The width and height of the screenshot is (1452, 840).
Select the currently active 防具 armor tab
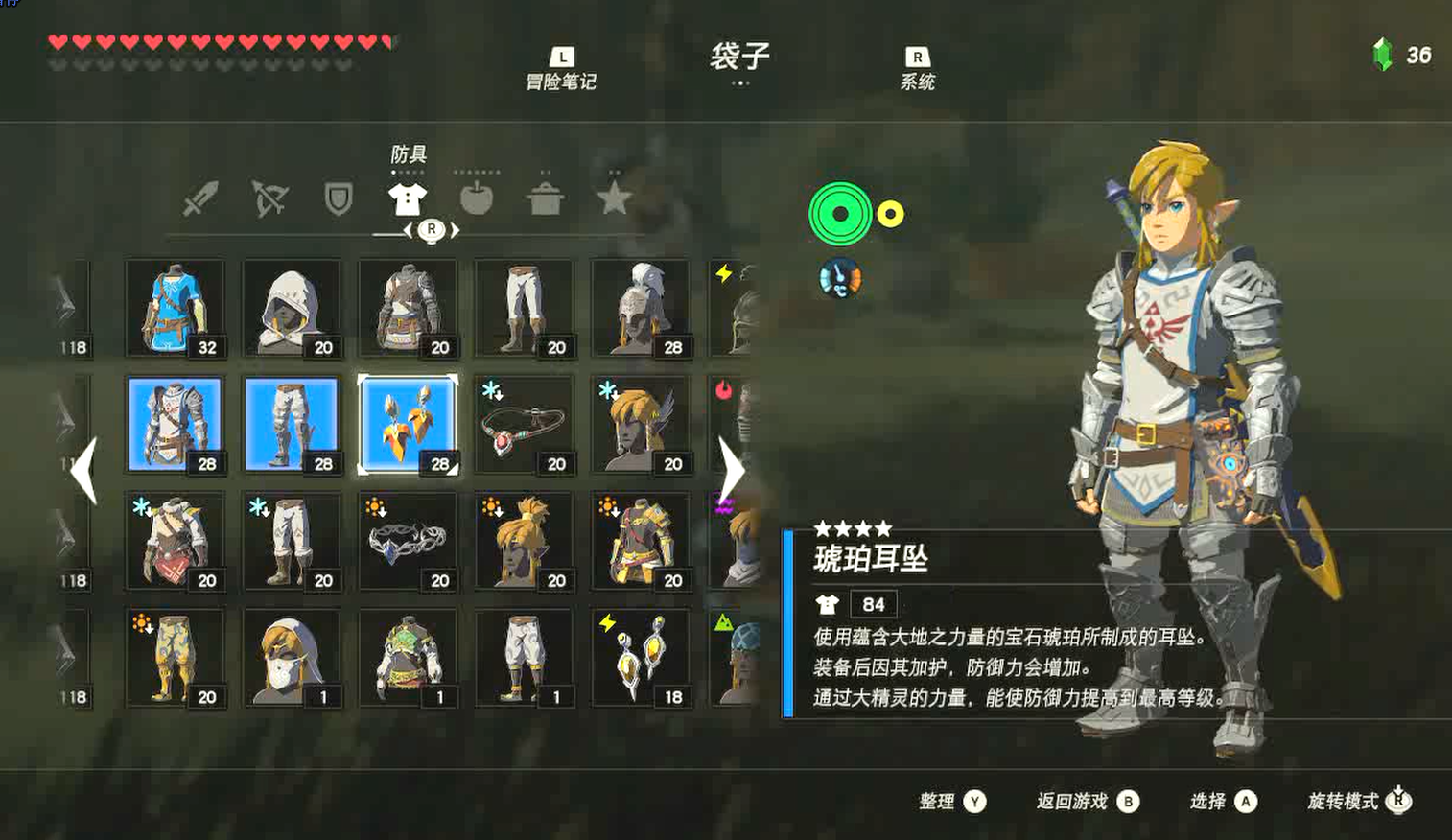(408, 198)
